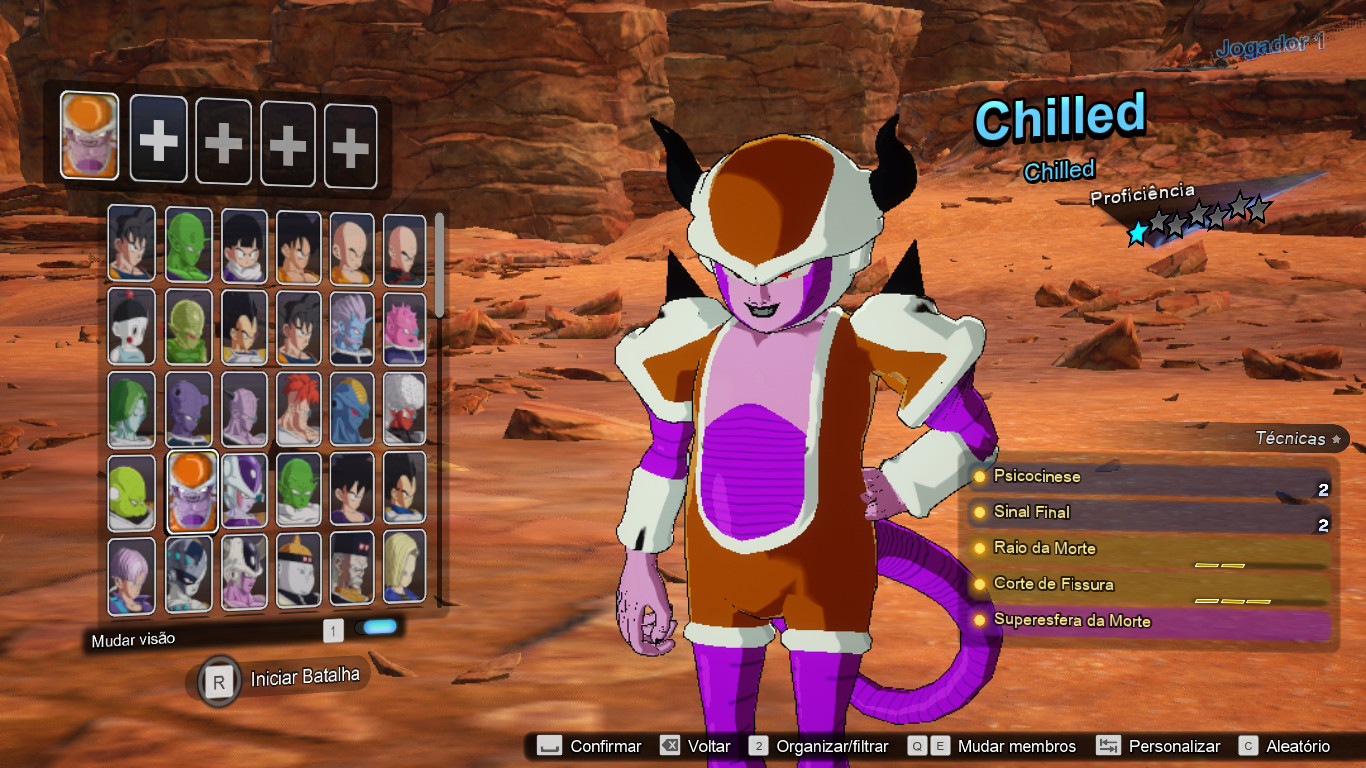Select the Superesfera da Morte technique row

(x=1150, y=621)
